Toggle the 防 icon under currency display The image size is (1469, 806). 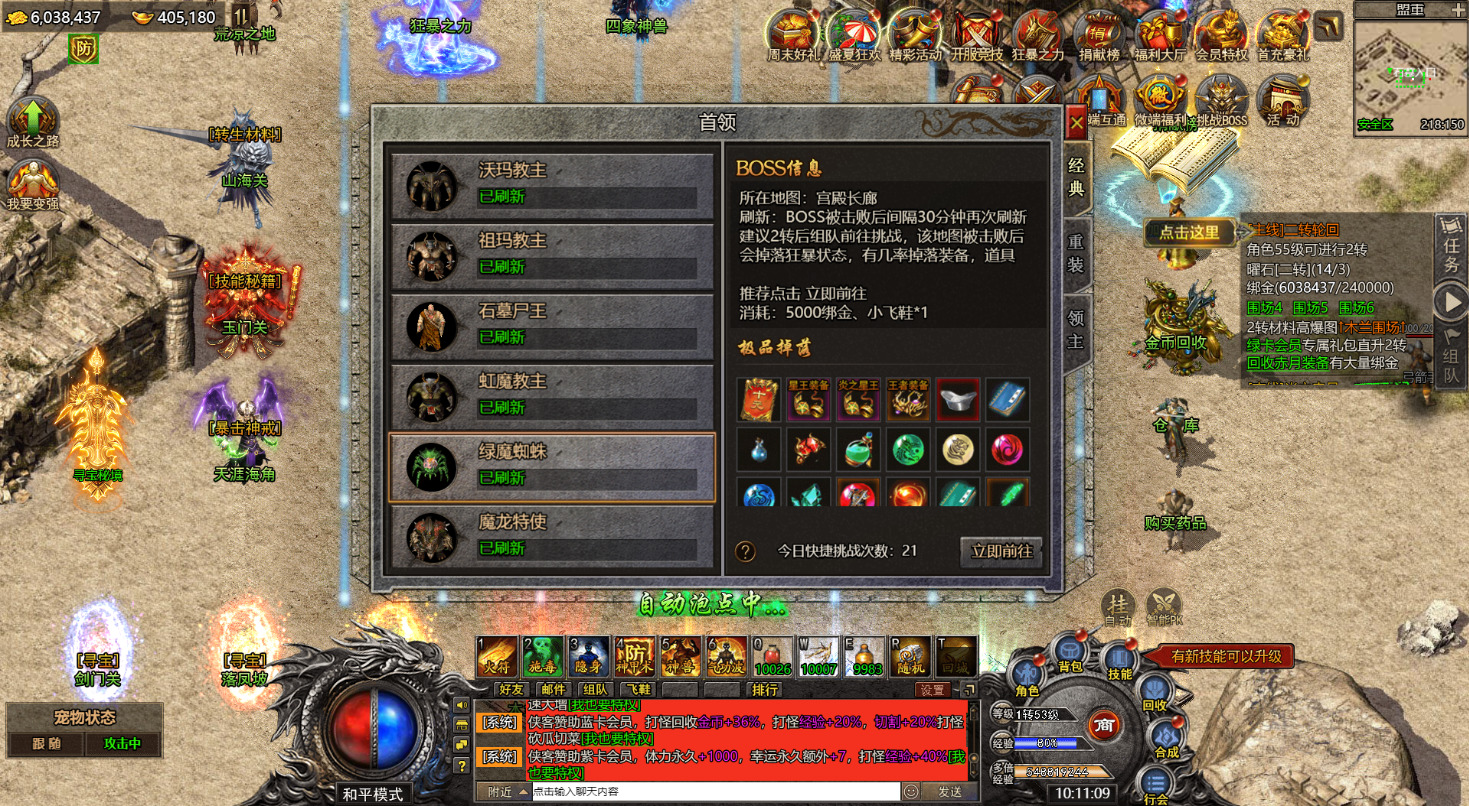pos(84,47)
